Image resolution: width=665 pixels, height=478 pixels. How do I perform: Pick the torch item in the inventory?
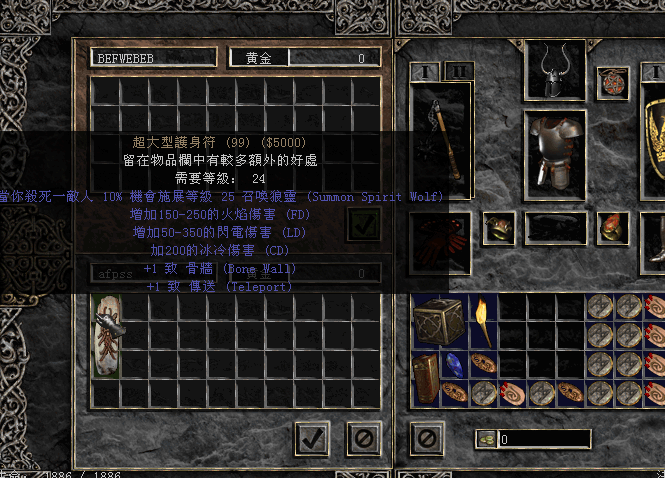point(482,321)
